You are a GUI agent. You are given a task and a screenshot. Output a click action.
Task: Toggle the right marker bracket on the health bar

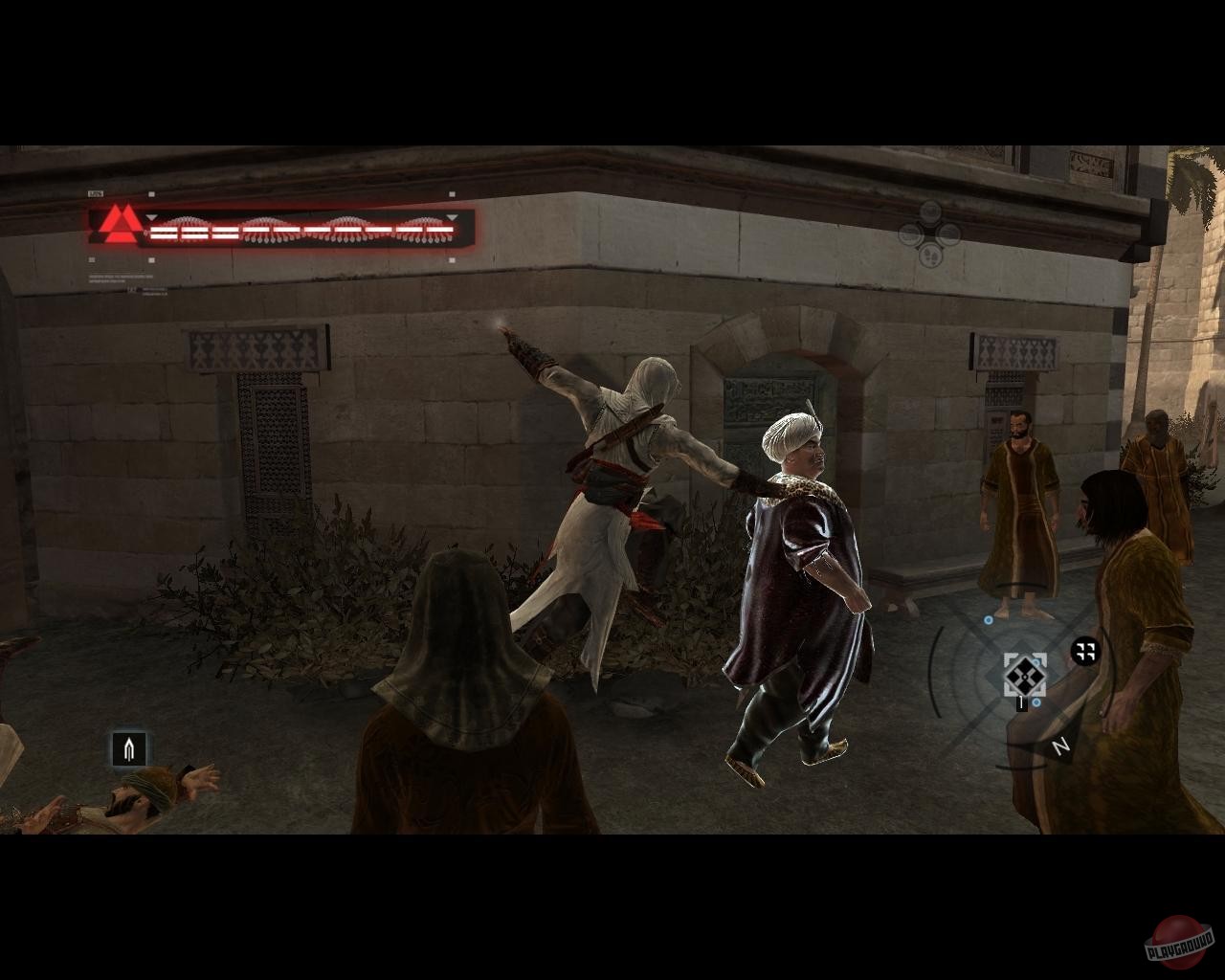(450, 193)
